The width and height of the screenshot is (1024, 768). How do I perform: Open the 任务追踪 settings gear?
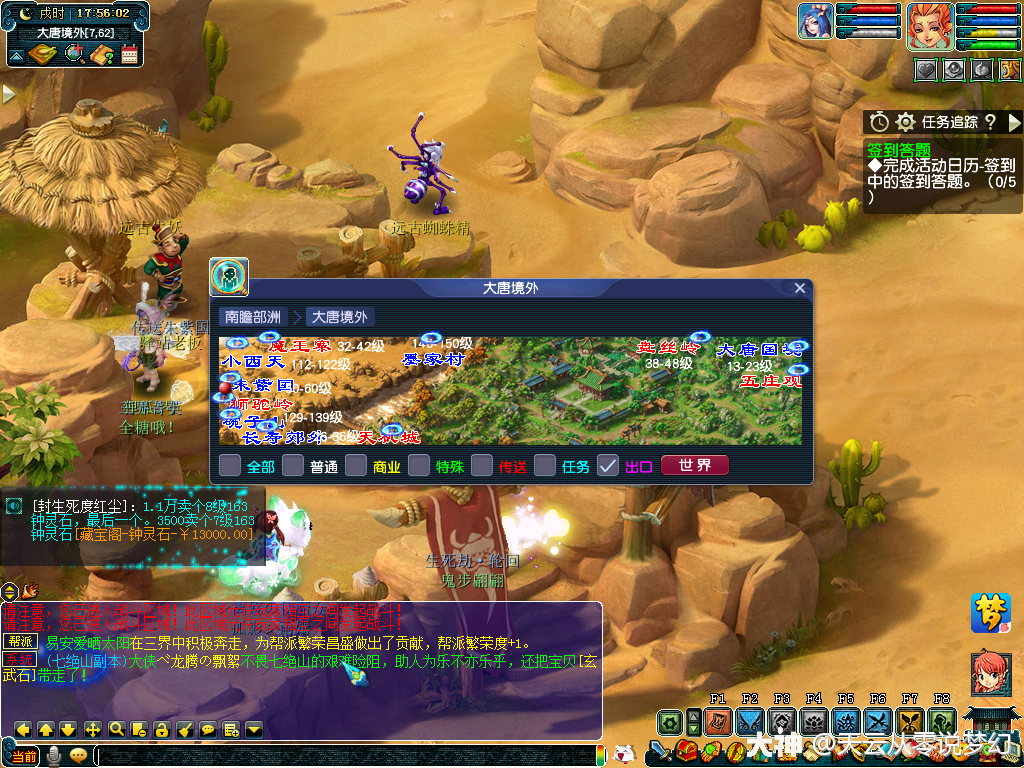coord(905,122)
